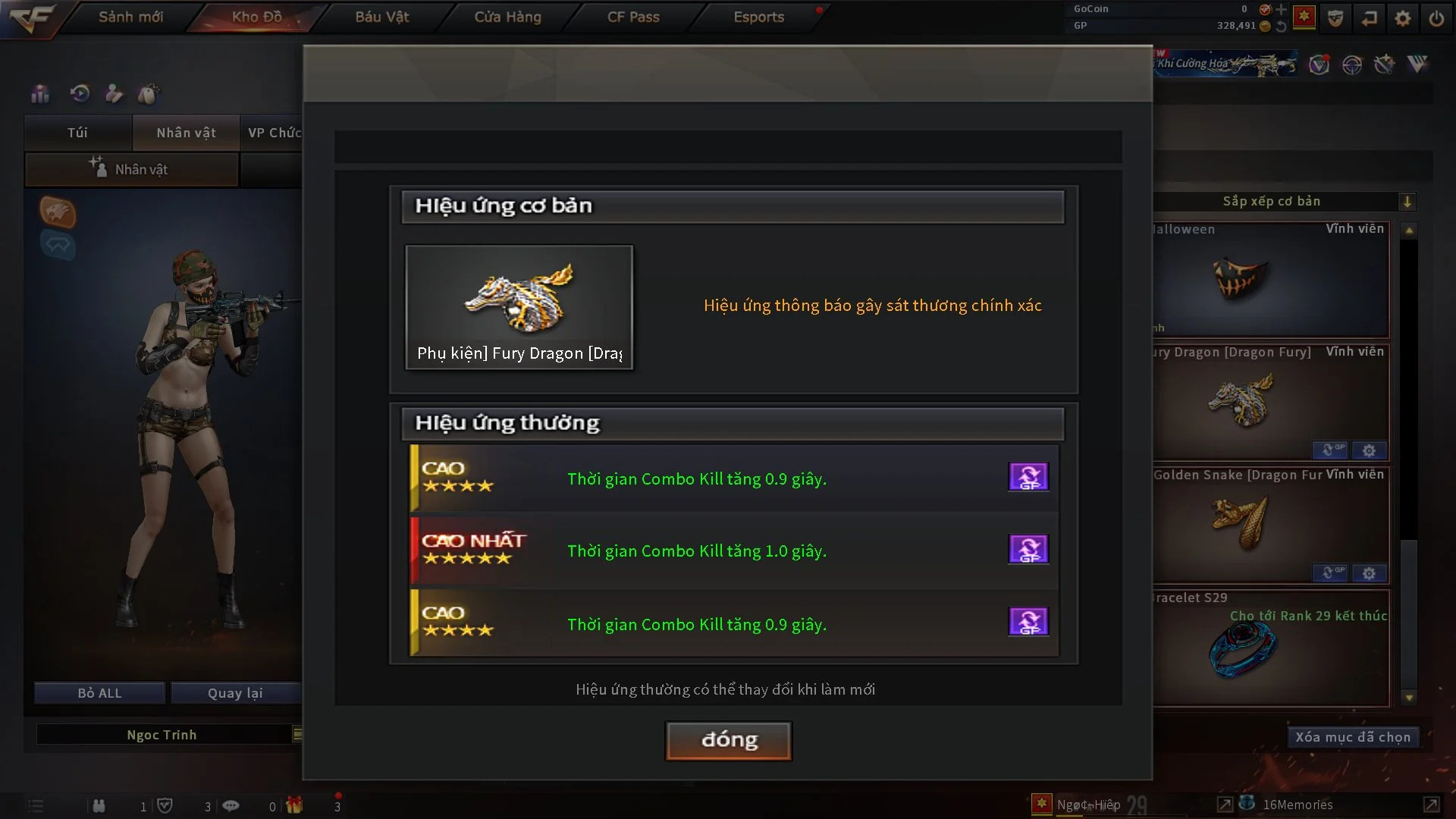Open the CF Pass tab
This screenshot has height=819, width=1456.
(x=632, y=17)
